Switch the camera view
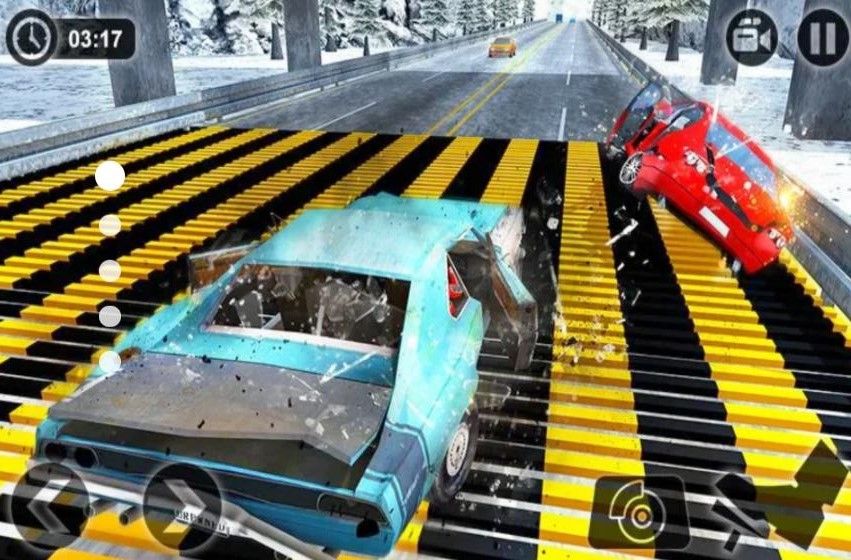Image resolution: width=851 pixels, height=560 pixels. coord(752,38)
